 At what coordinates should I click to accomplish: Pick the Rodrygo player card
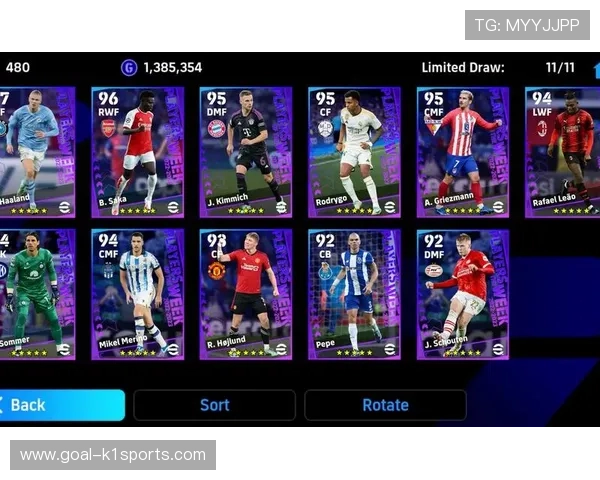[354, 152]
